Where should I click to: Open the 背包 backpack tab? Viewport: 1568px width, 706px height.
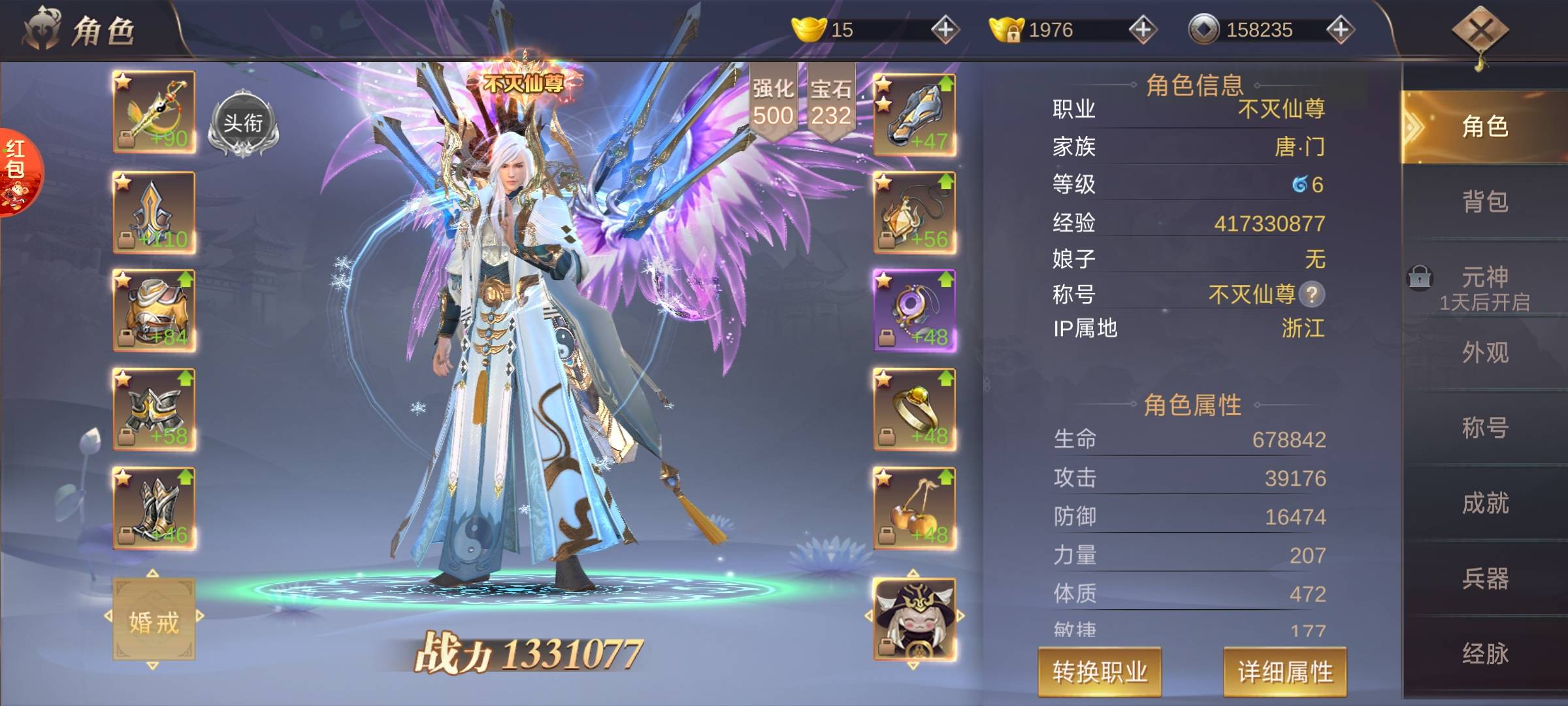coord(1484,202)
